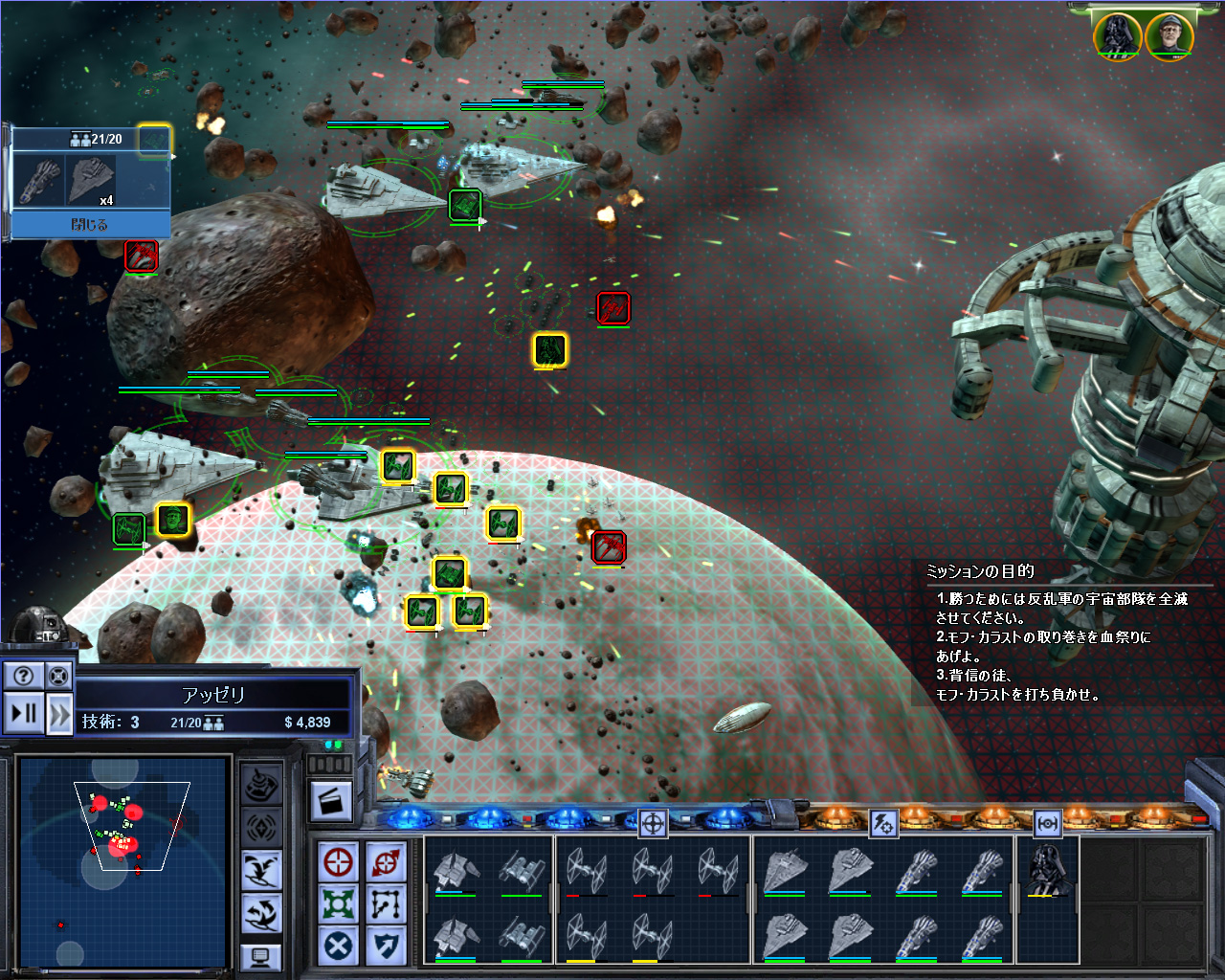Toggle the objectives camera lock icon
Screen dimensions: 1225x980
point(59,675)
